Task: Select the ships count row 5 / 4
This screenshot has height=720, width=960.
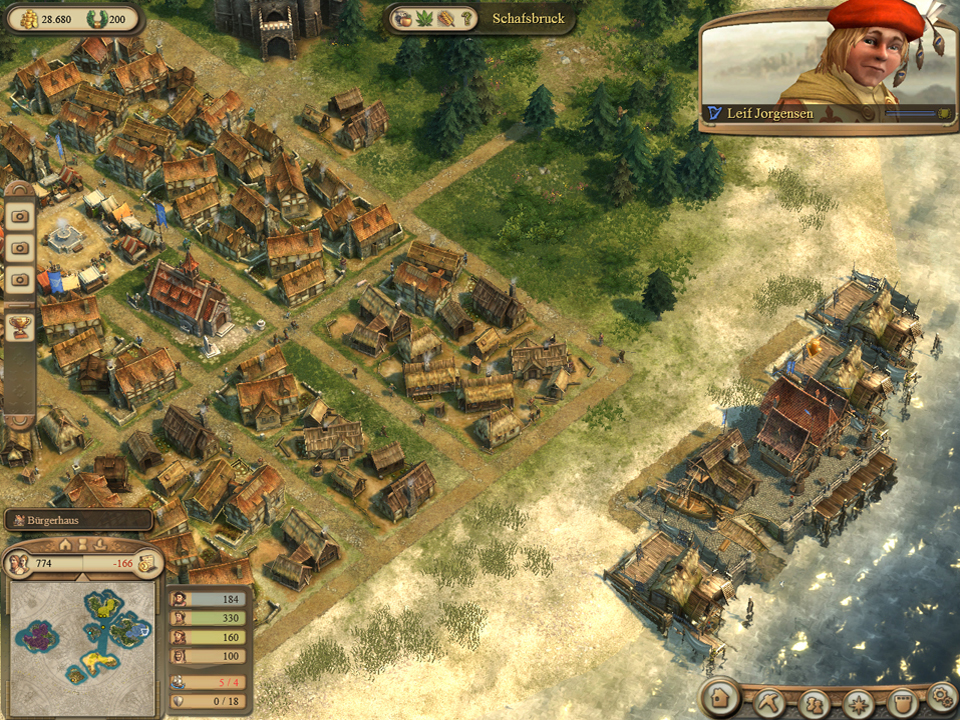Action: [209, 683]
